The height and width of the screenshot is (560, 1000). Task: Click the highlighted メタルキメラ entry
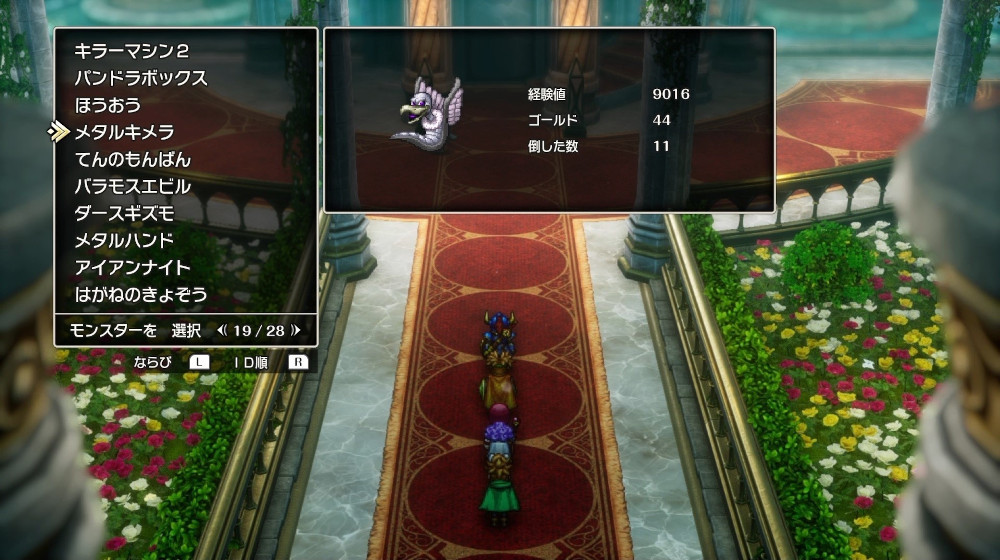click(x=125, y=132)
